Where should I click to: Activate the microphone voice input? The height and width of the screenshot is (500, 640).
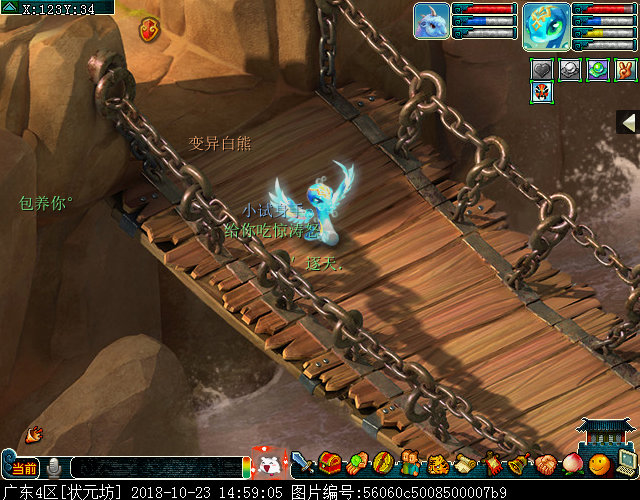[54, 467]
